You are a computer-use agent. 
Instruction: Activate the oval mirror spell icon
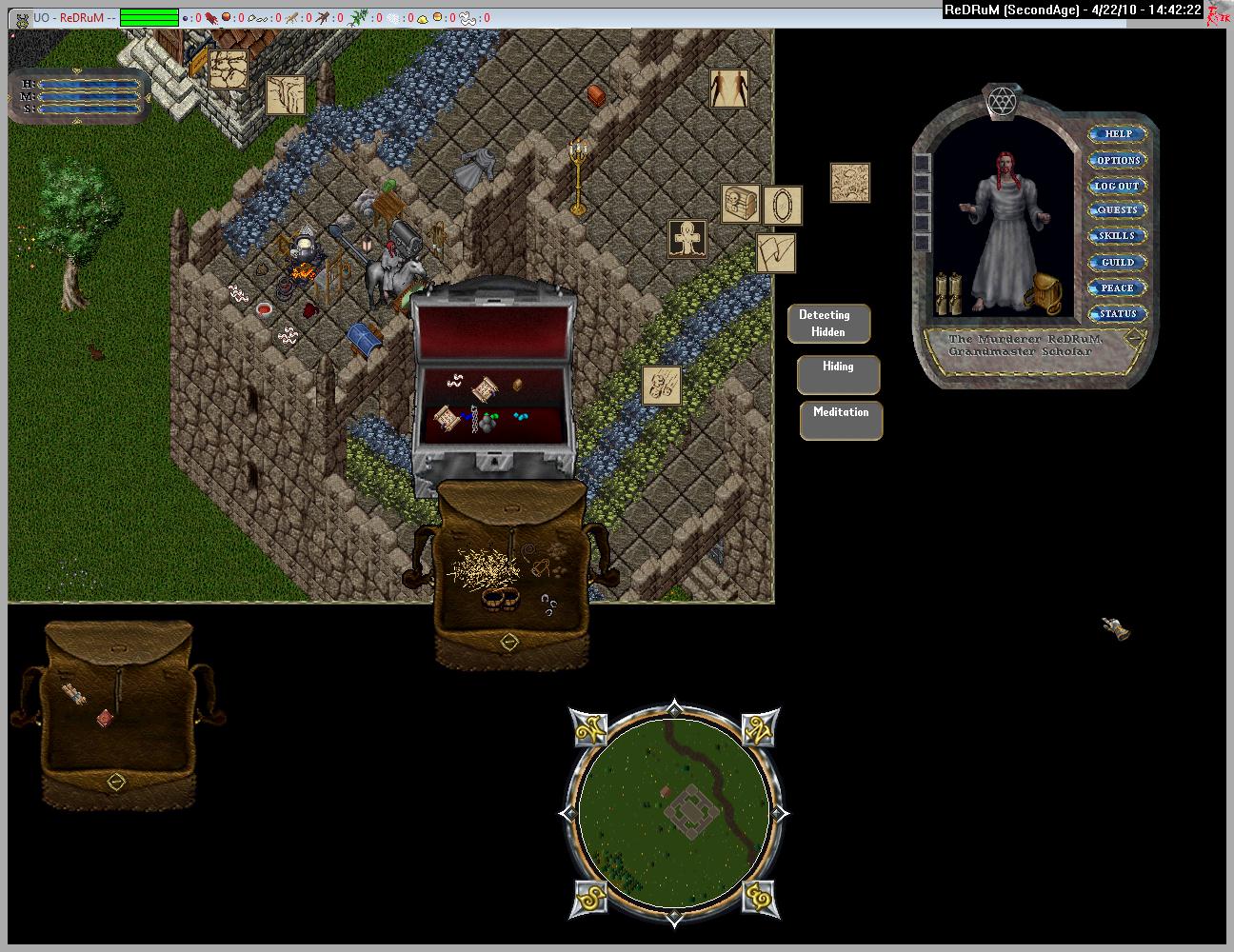pos(783,206)
